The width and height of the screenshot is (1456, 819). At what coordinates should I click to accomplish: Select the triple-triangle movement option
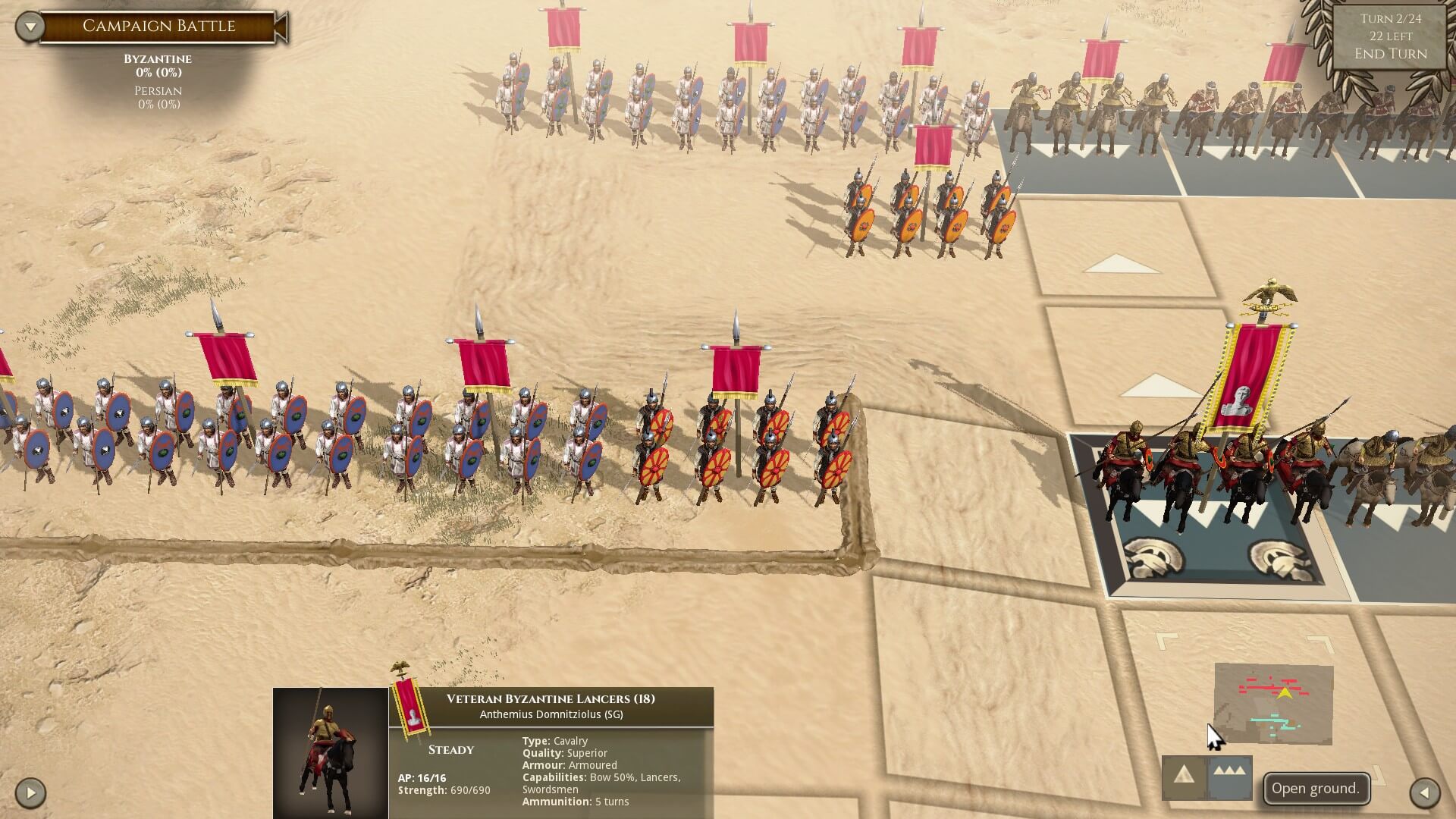[x=1229, y=777]
